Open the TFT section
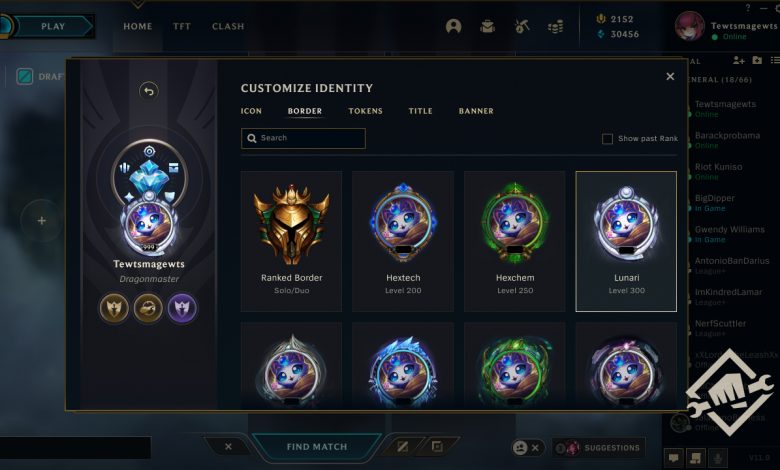 tap(182, 27)
